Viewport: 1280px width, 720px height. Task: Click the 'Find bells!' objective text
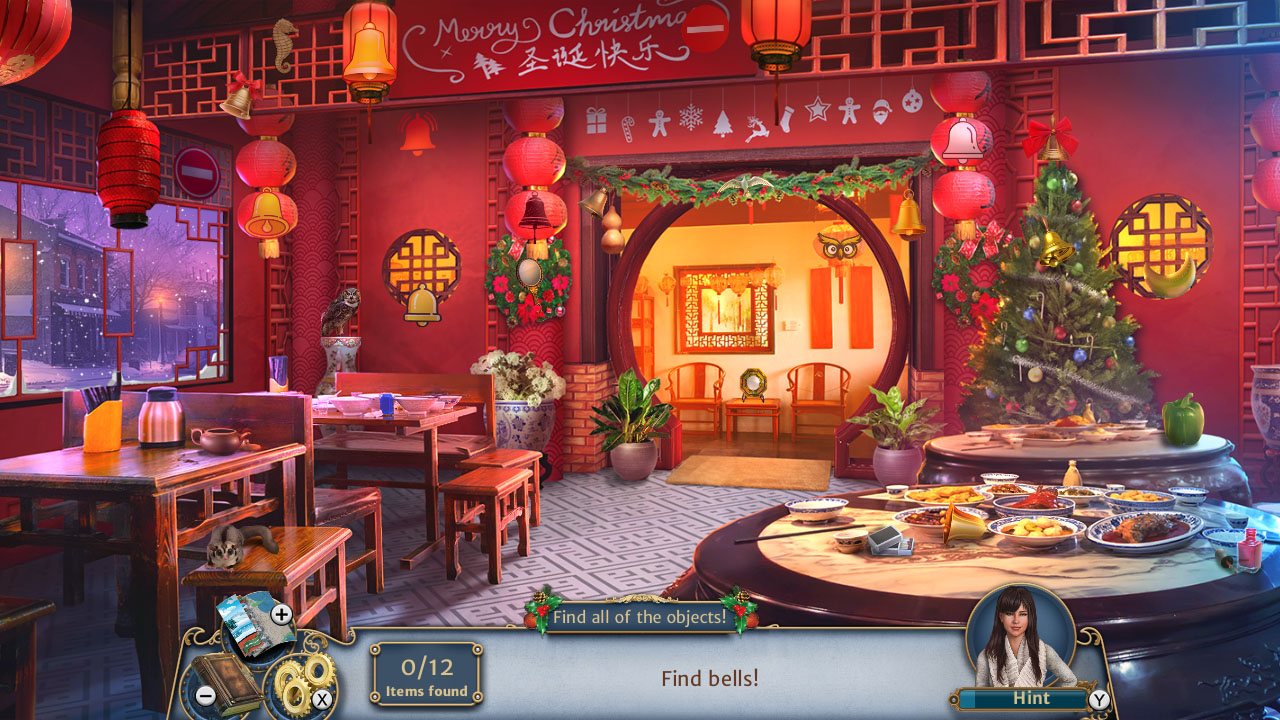click(x=712, y=677)
